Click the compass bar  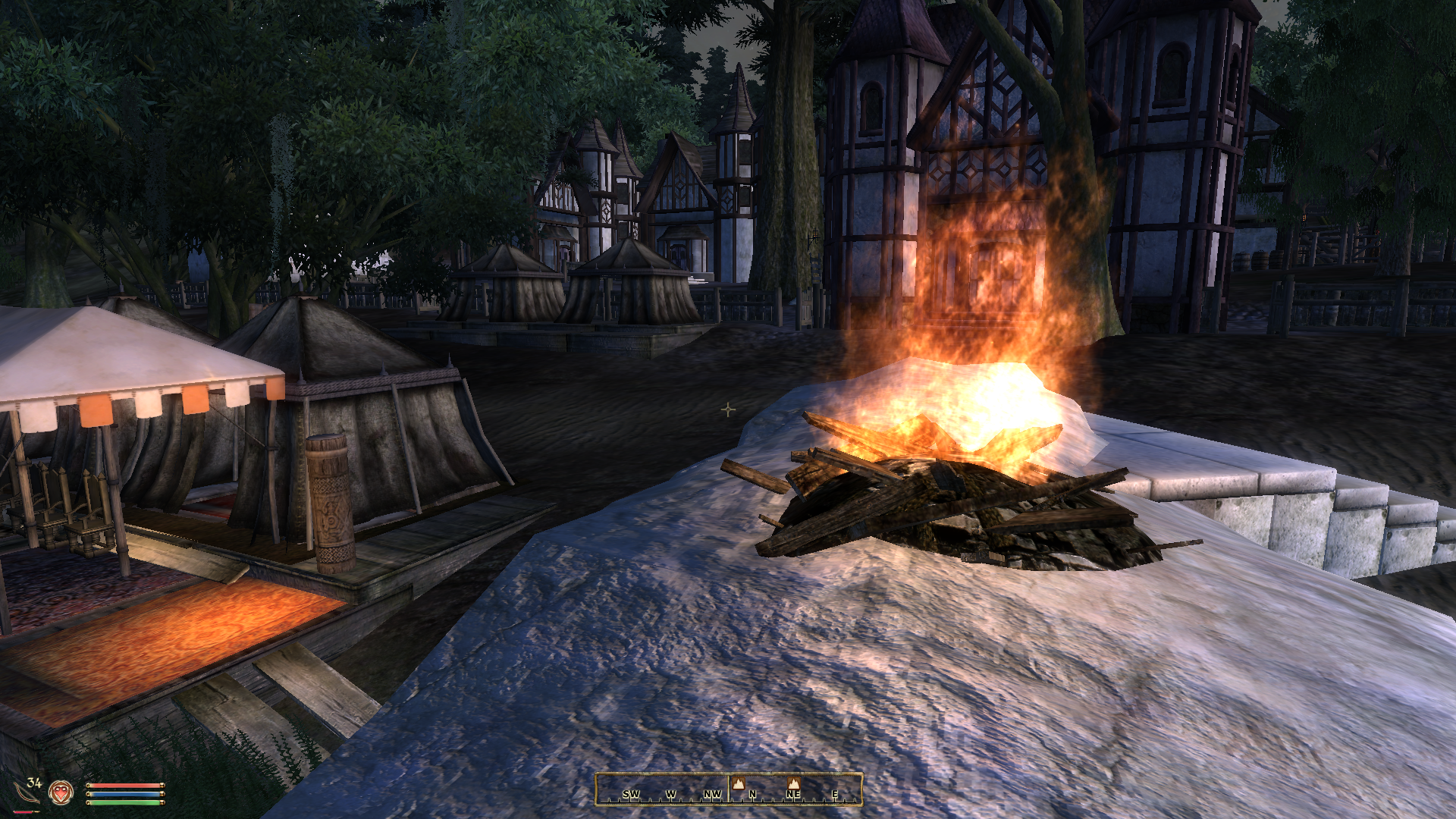point(728,789)
